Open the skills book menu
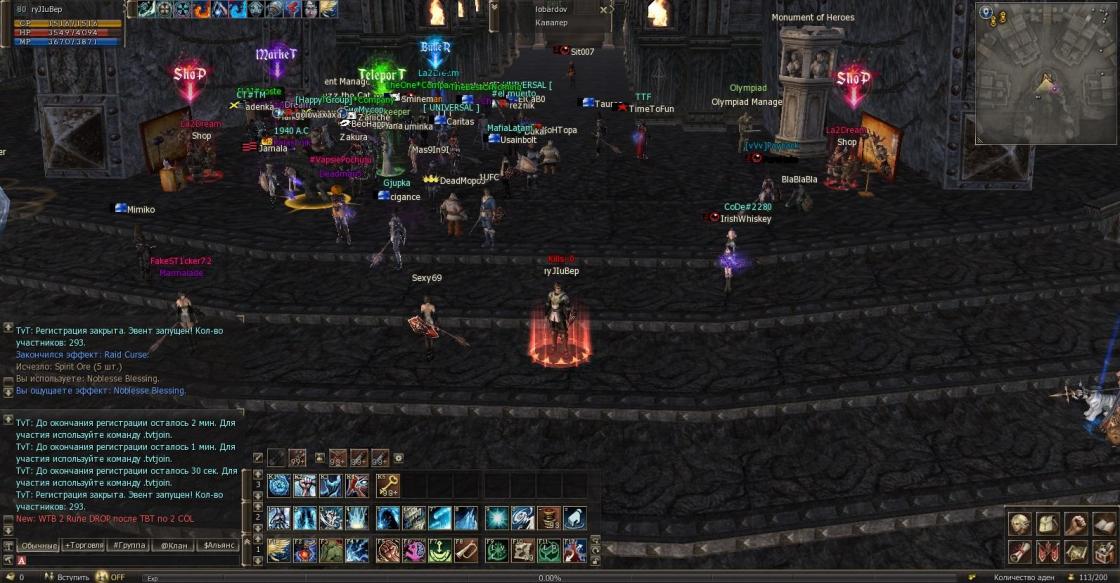The image size is (1120, 583). point(1104,524)
